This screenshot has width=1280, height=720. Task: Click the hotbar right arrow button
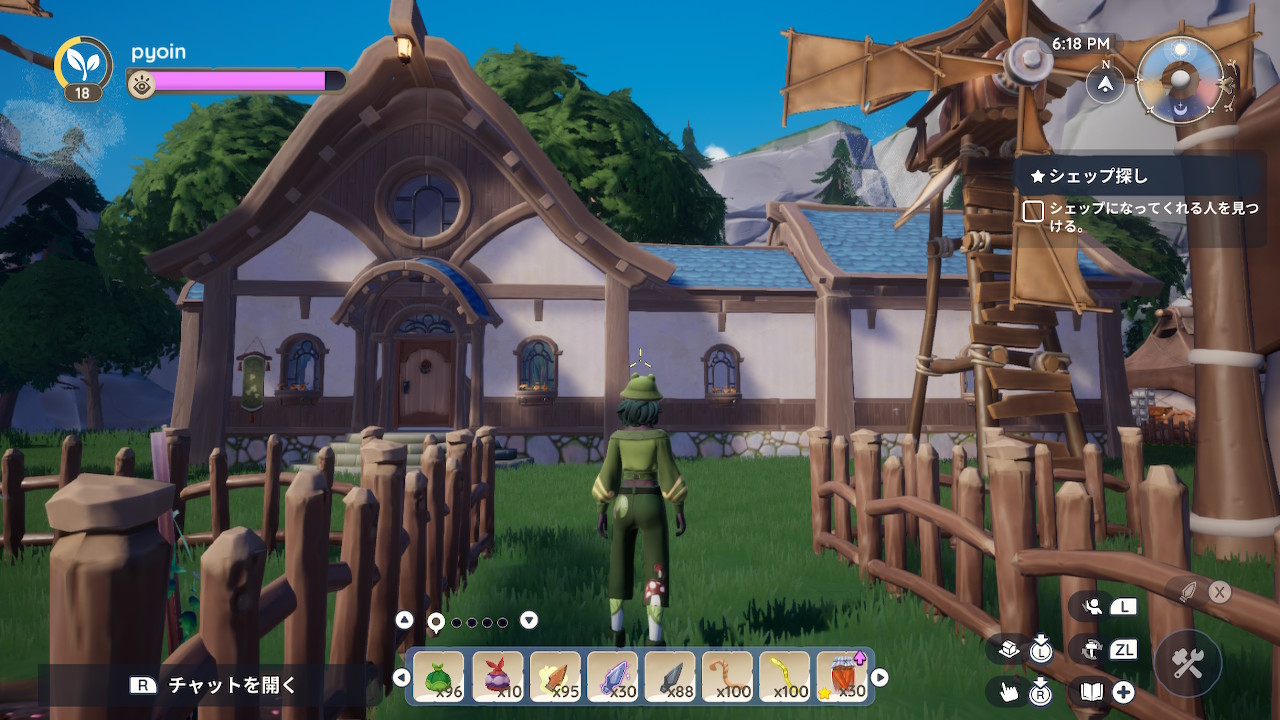point(880,678)
